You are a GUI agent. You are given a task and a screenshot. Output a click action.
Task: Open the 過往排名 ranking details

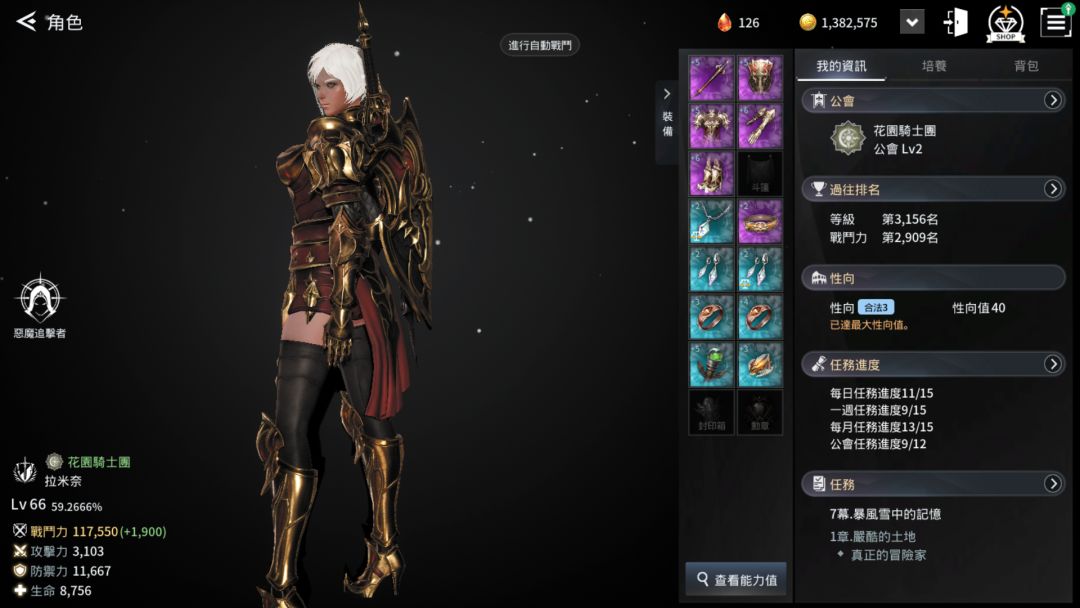click(x=1052, y=189)
